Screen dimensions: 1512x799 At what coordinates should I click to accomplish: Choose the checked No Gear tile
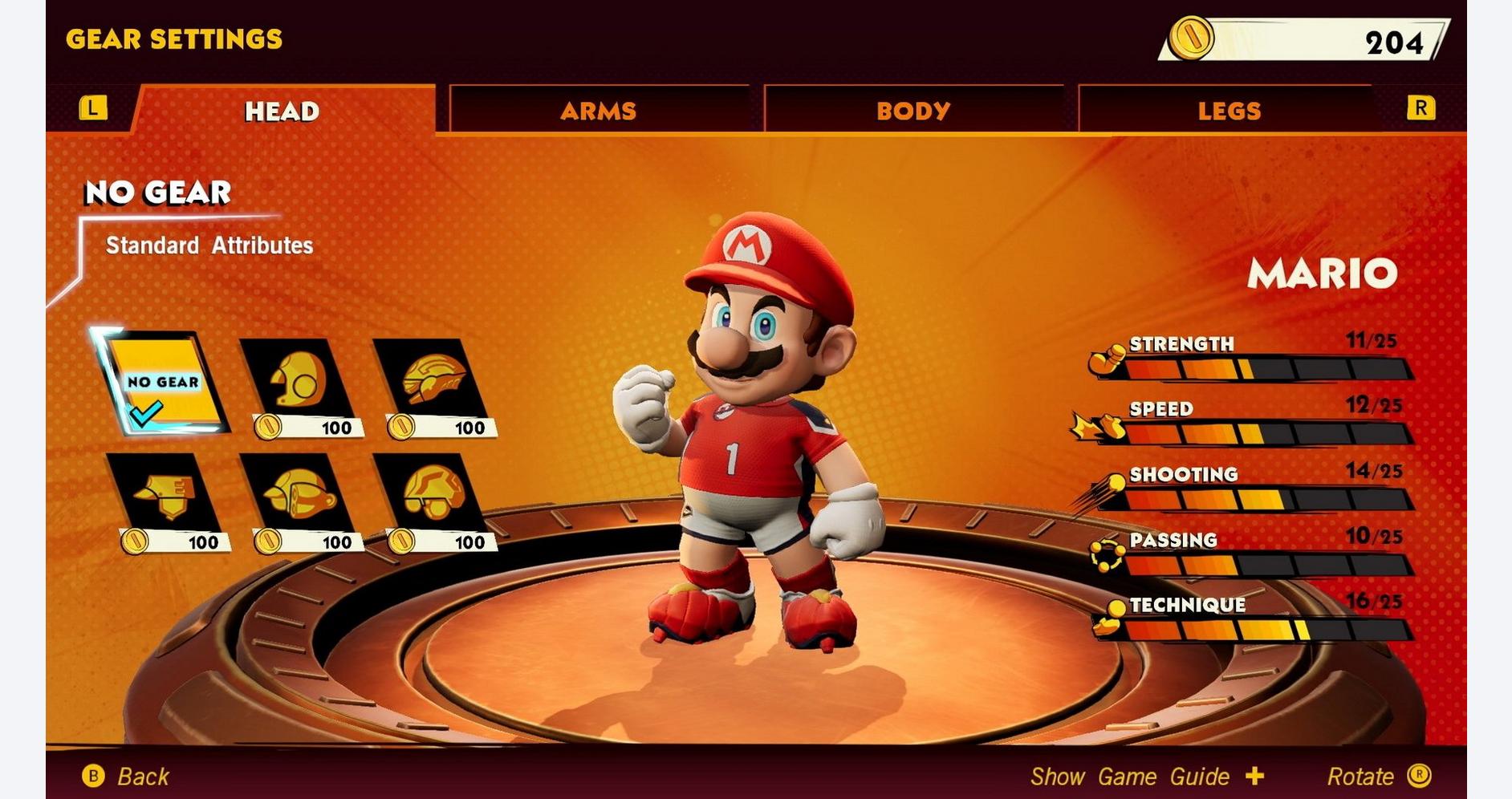161,381
